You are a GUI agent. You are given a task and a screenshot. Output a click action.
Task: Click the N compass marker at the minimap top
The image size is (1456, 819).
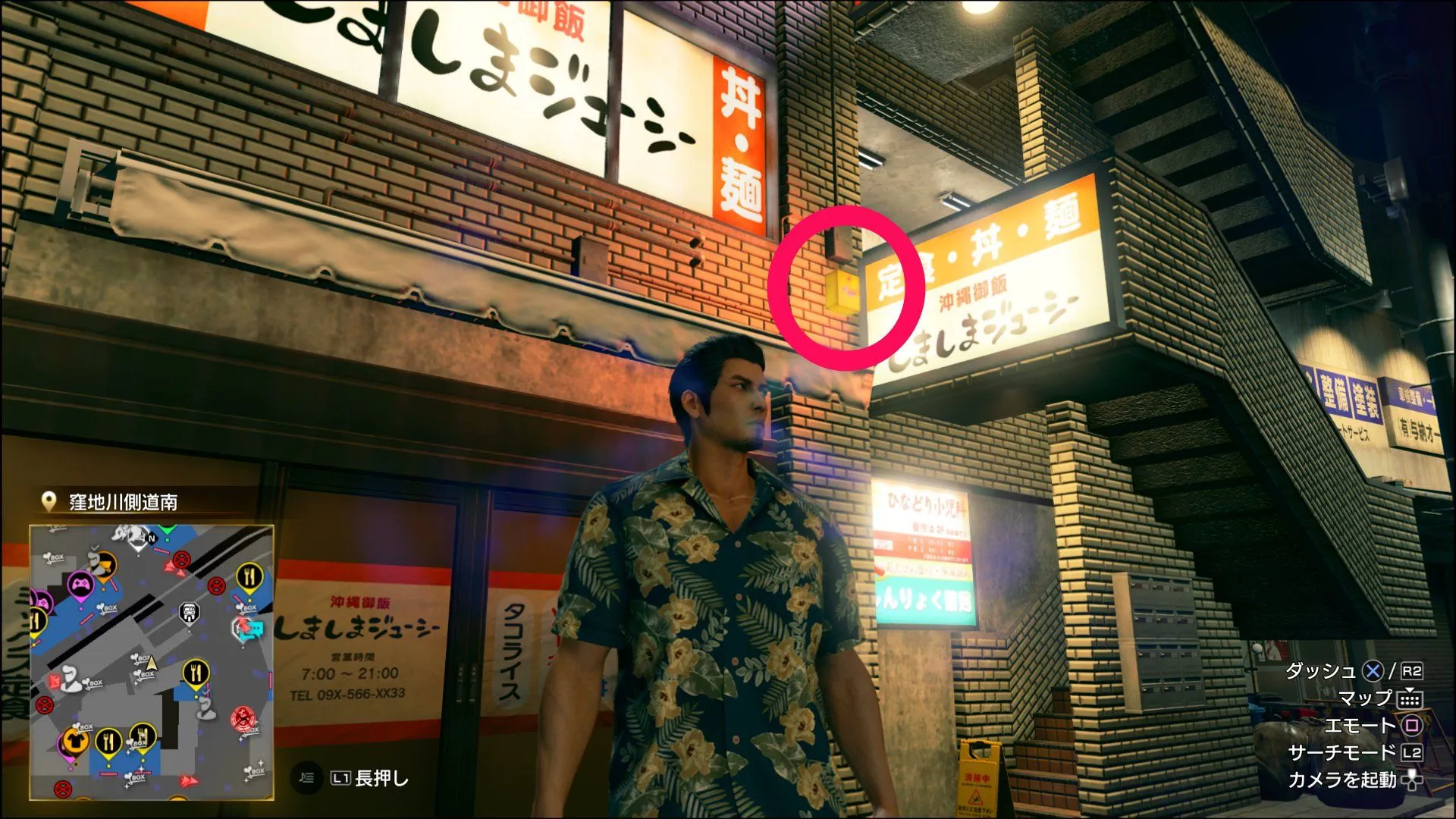tap(152, 537)
